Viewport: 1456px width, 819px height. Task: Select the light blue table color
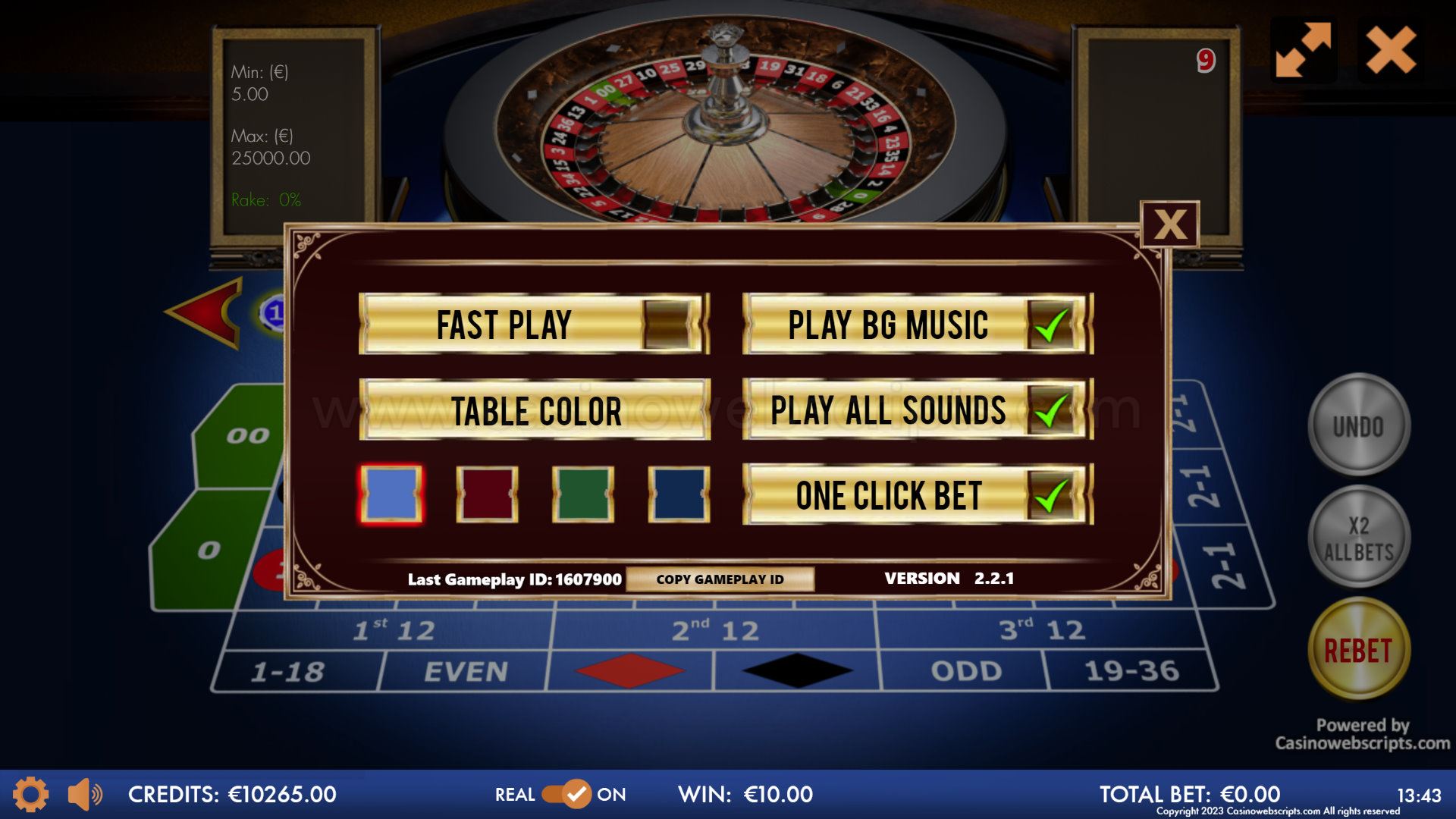[x=391, y=494]
